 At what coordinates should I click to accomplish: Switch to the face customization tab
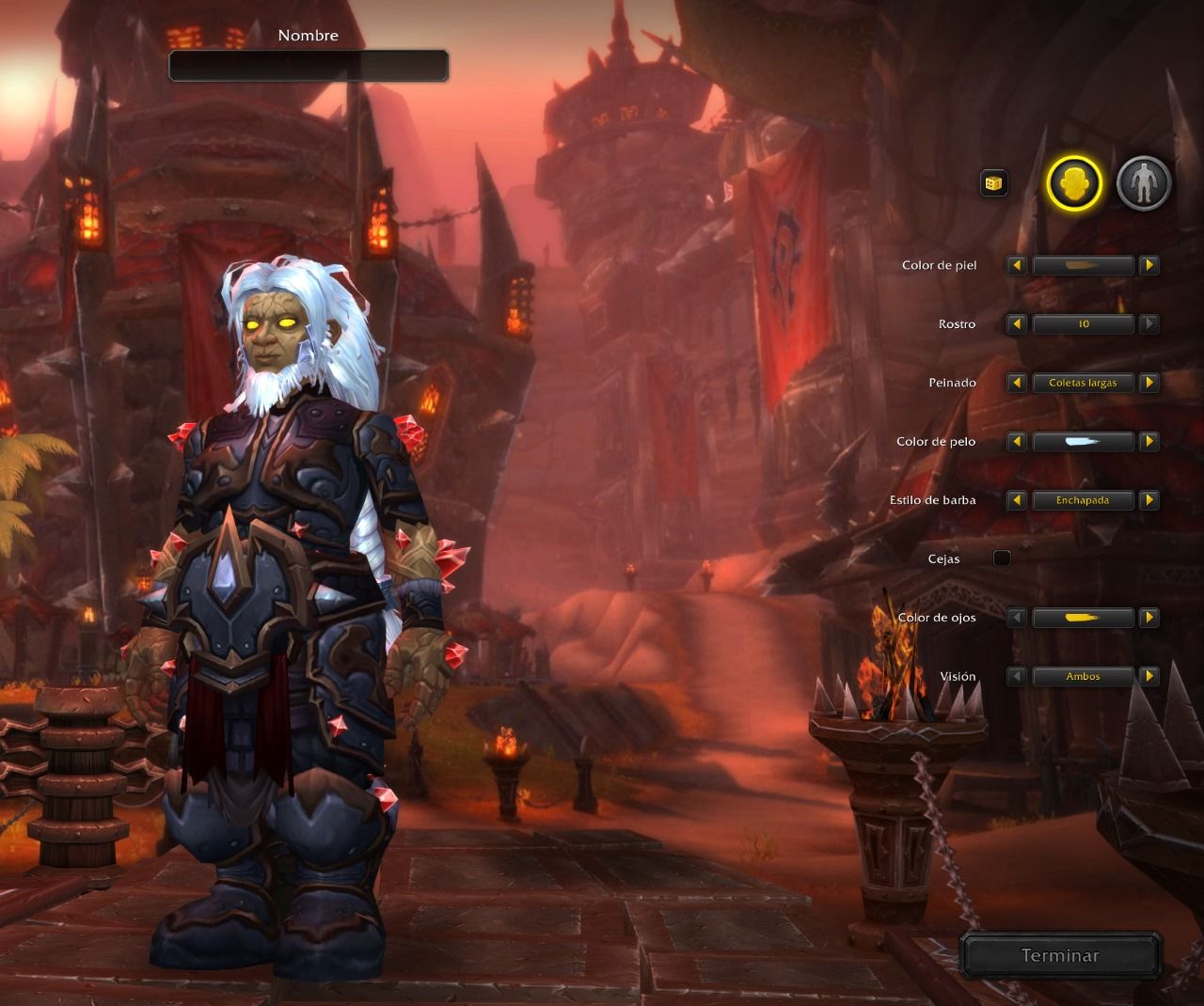pos(1074,183)
